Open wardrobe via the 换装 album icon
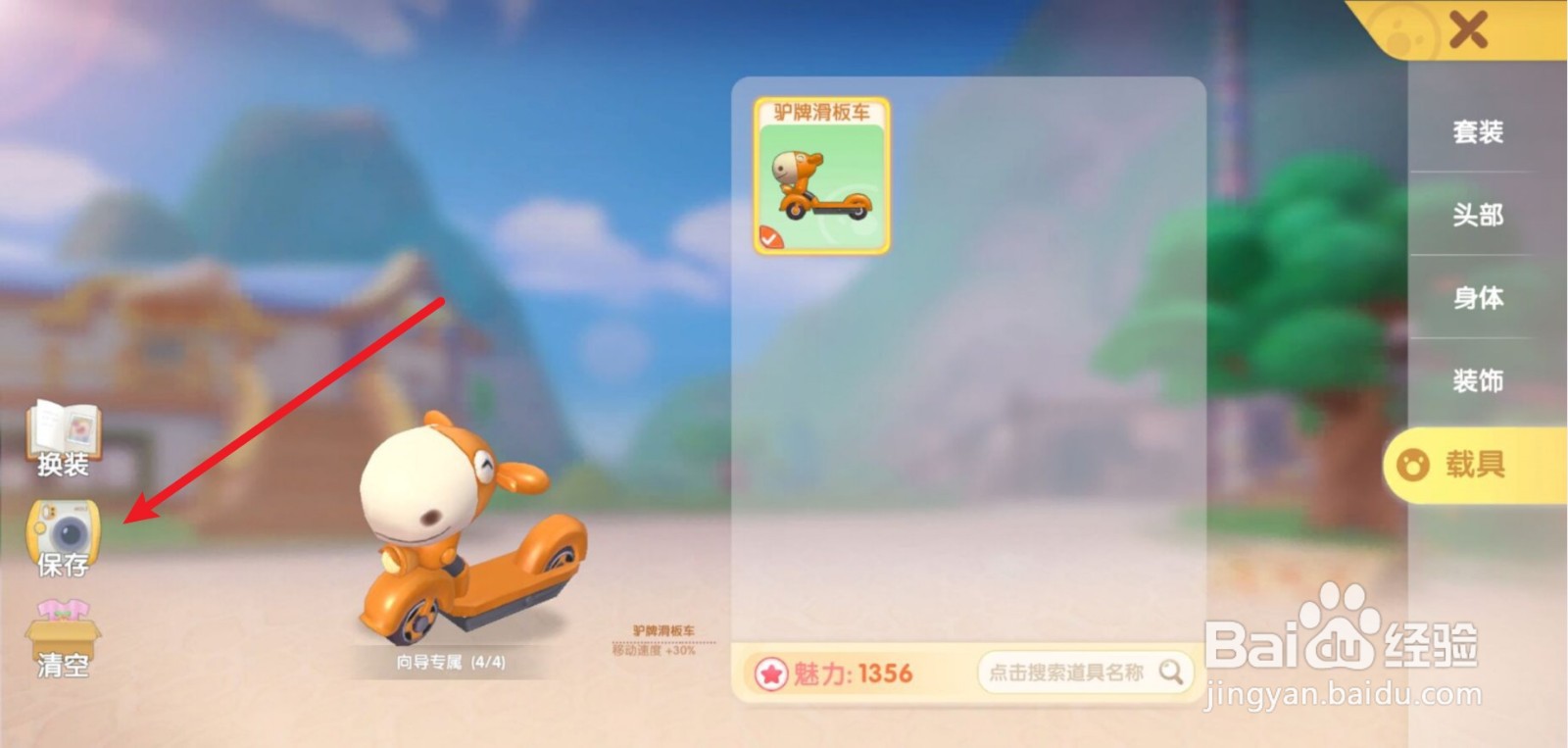 point(63,432)
